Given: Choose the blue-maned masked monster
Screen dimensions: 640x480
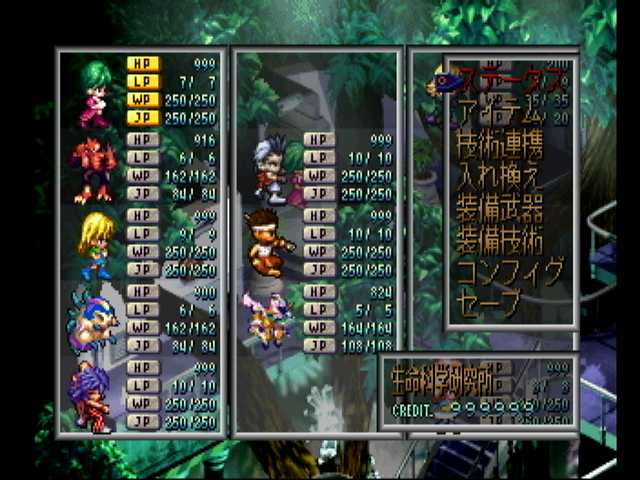Looking at the screenshot, I should tap(93, 320).
